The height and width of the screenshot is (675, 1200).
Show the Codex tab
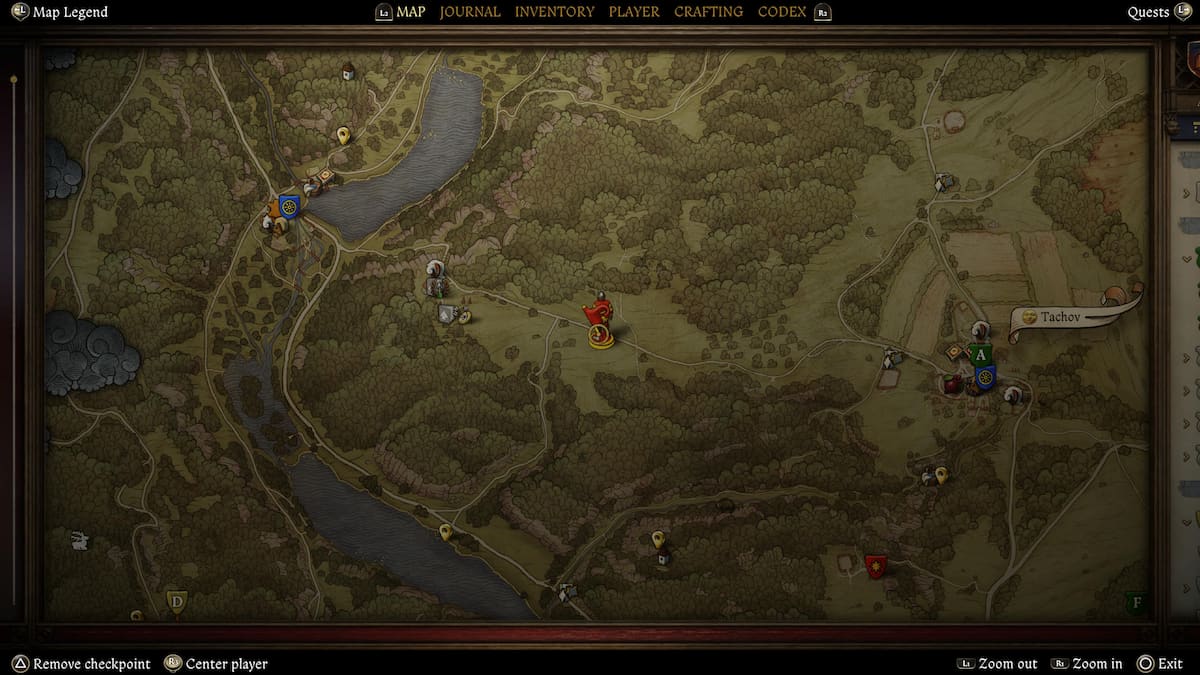tap(784, 12)
